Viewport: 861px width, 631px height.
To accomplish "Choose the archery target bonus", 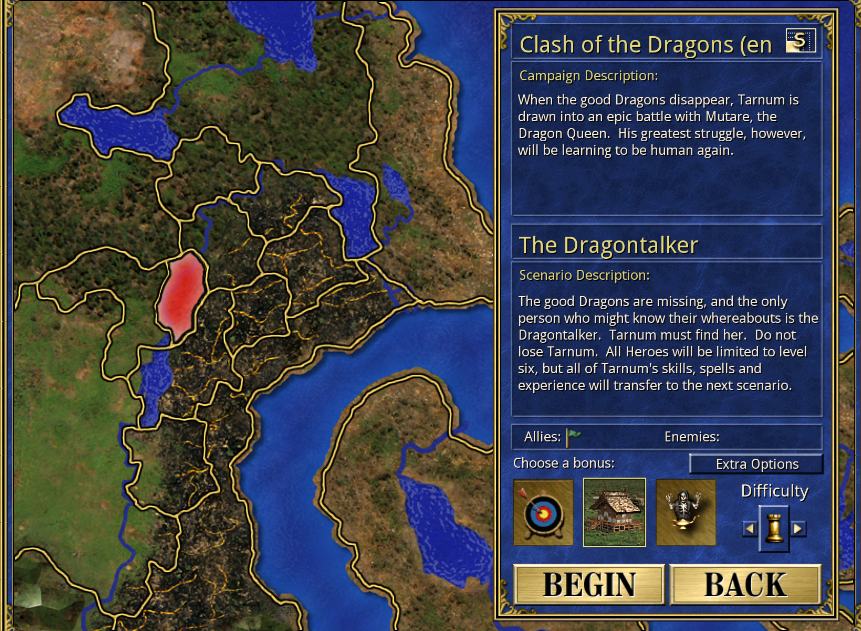I will [543, 513].
